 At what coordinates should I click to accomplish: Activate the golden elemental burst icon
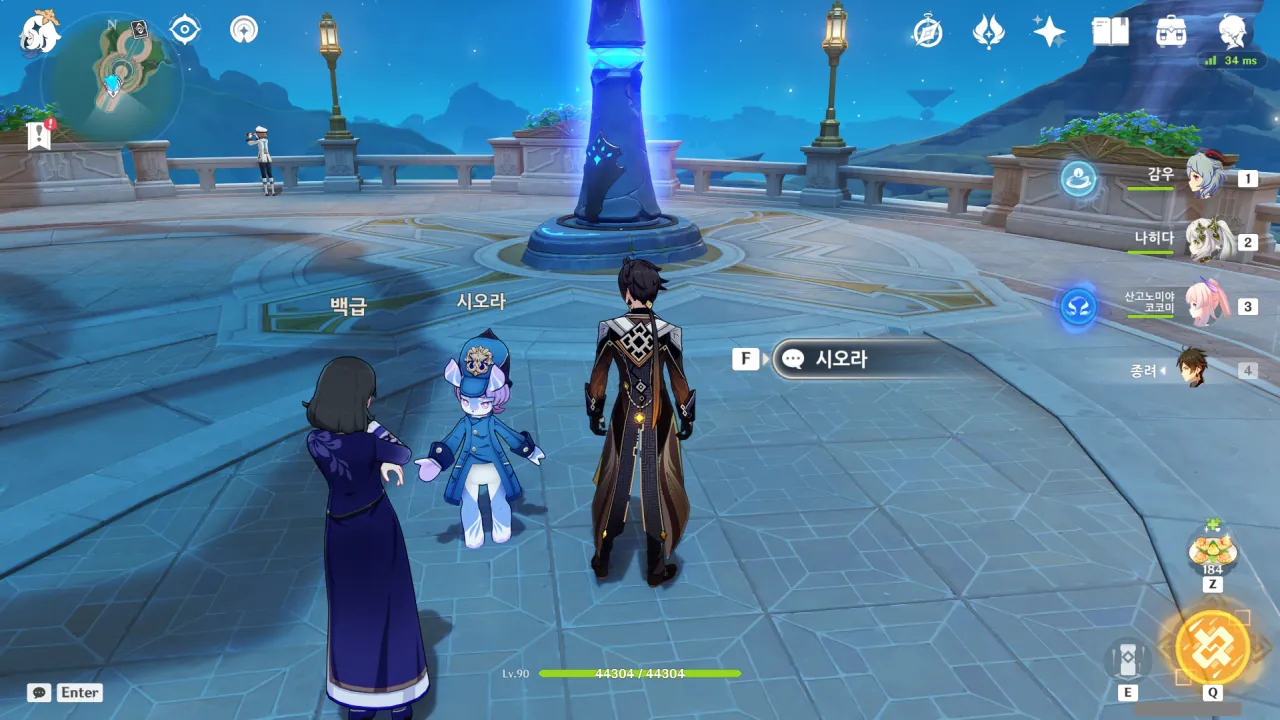coord(1212,647)
